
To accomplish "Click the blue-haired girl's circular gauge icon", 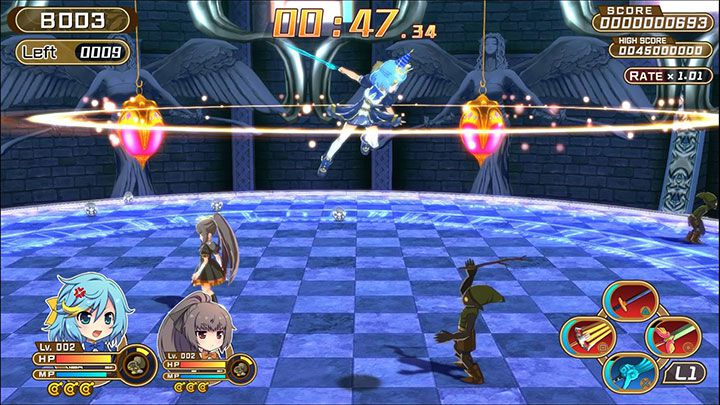I will coord(135,362).
